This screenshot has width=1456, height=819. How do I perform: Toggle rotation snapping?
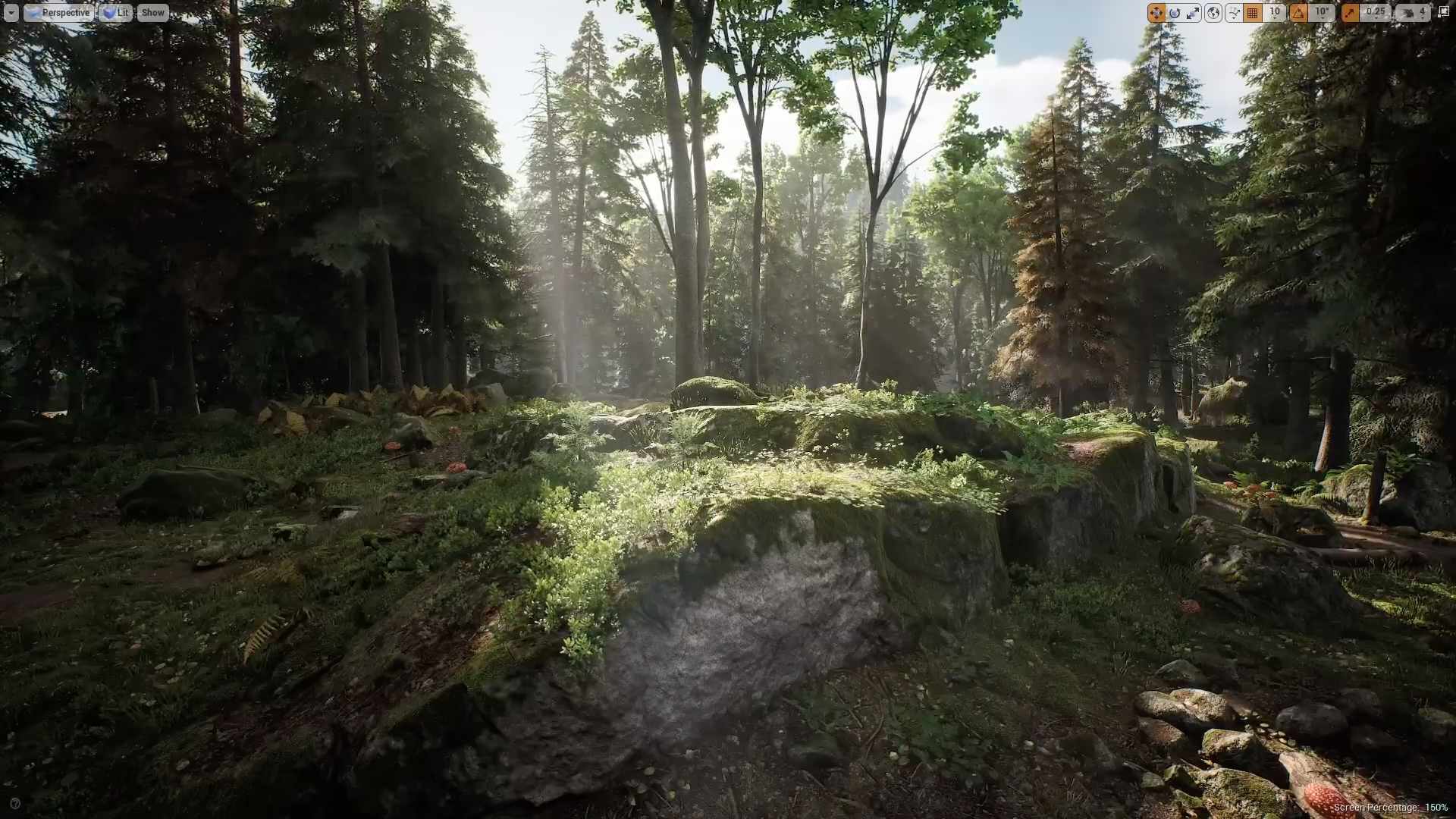(1298, 12)
